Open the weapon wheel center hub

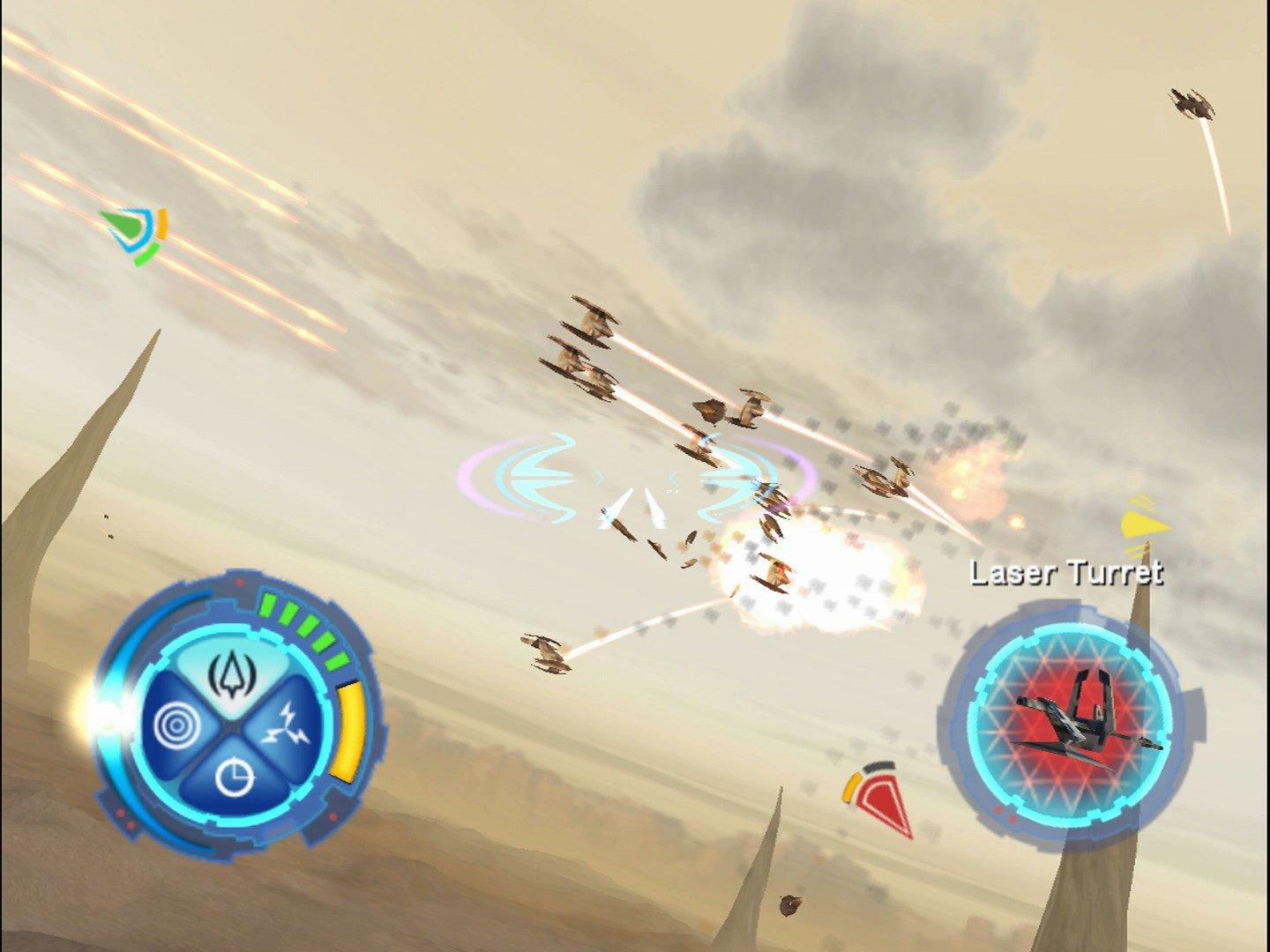pos(234,725)
